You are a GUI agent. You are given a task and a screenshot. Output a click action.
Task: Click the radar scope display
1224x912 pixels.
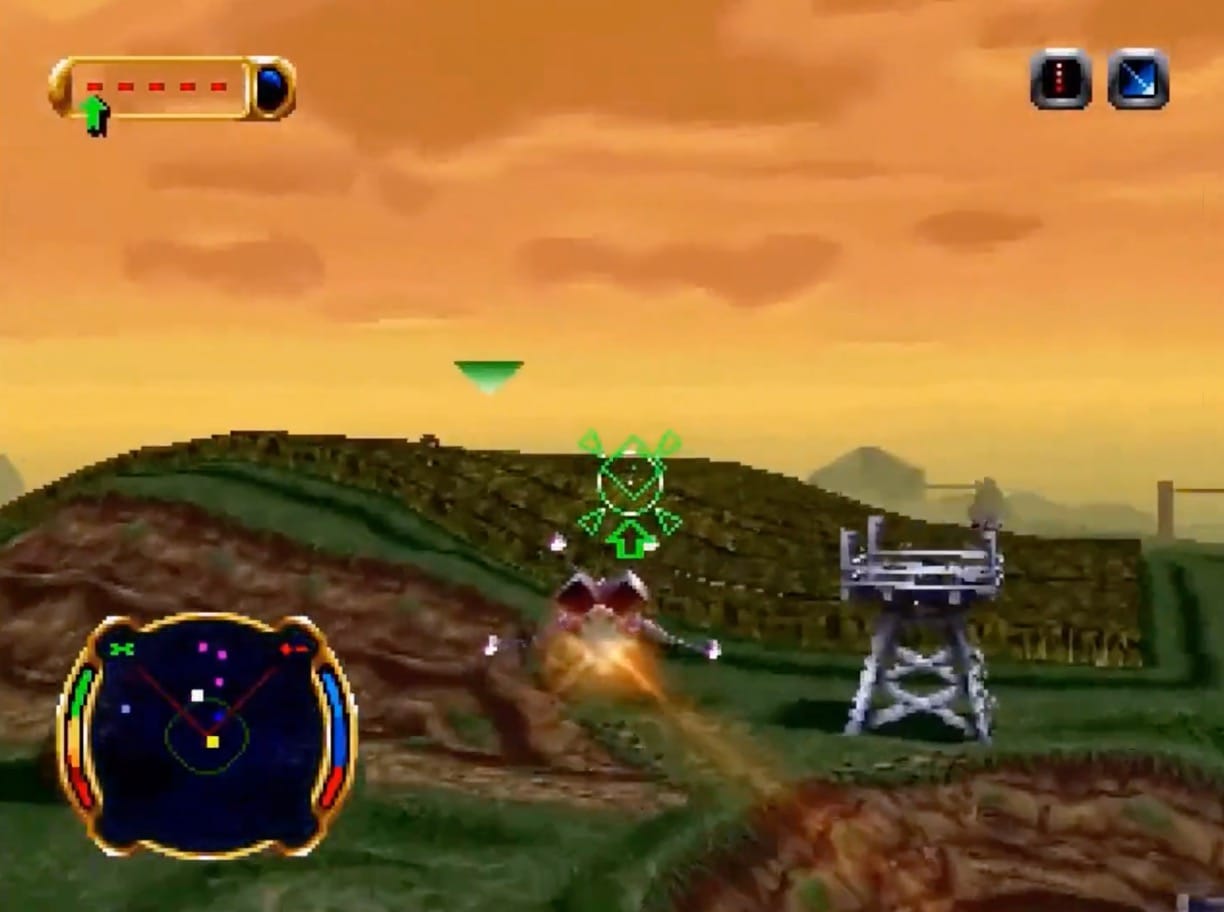tap(208, 735)
